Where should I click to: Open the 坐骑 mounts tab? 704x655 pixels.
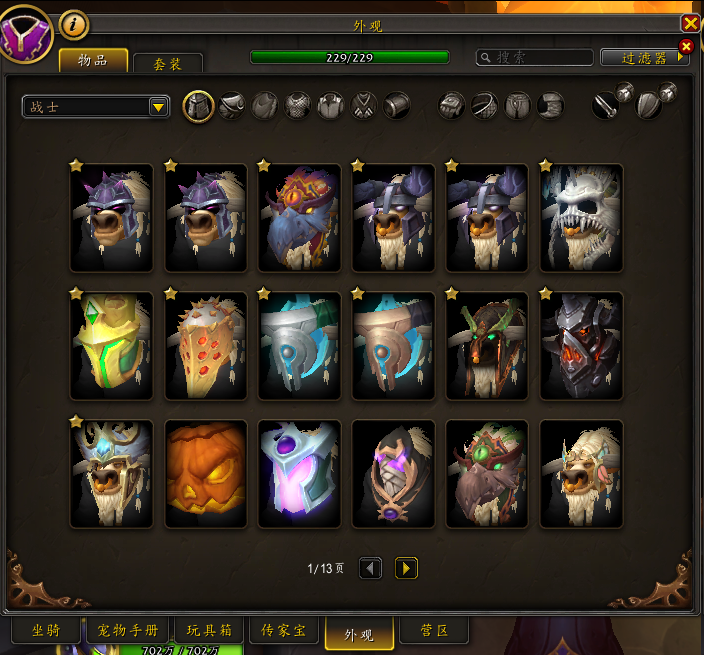click(46, 631)
